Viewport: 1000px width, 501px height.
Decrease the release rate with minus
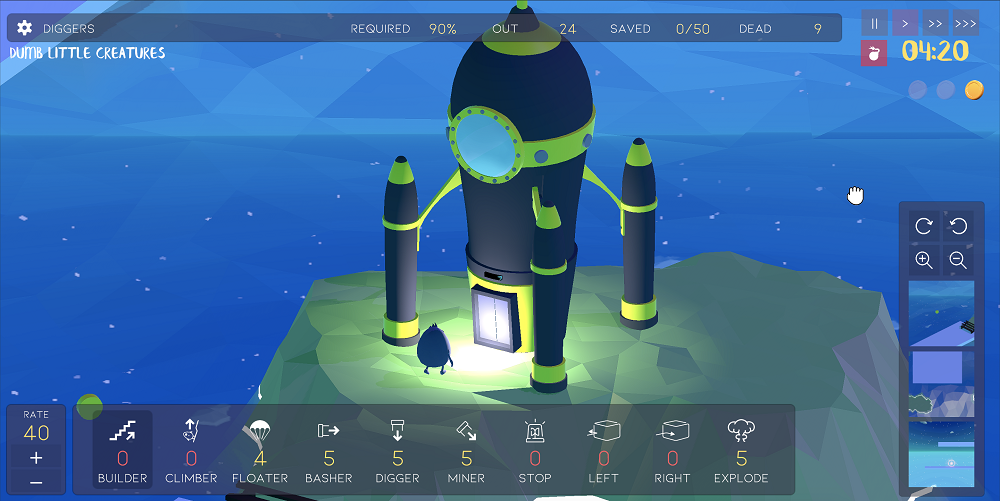[36, 482]
